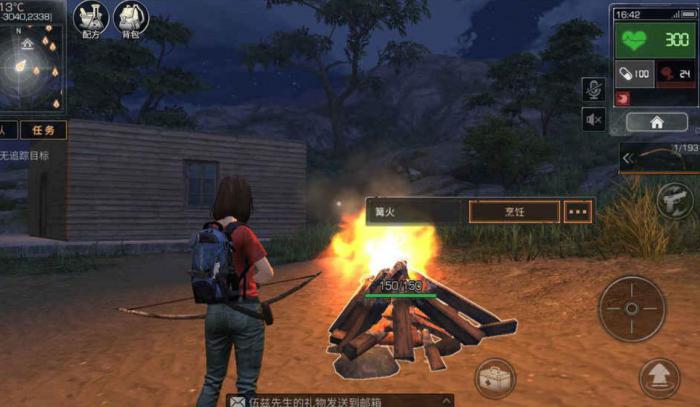
Task: Expand the weapon bar with the double arrows
Action: click(629, 158)
